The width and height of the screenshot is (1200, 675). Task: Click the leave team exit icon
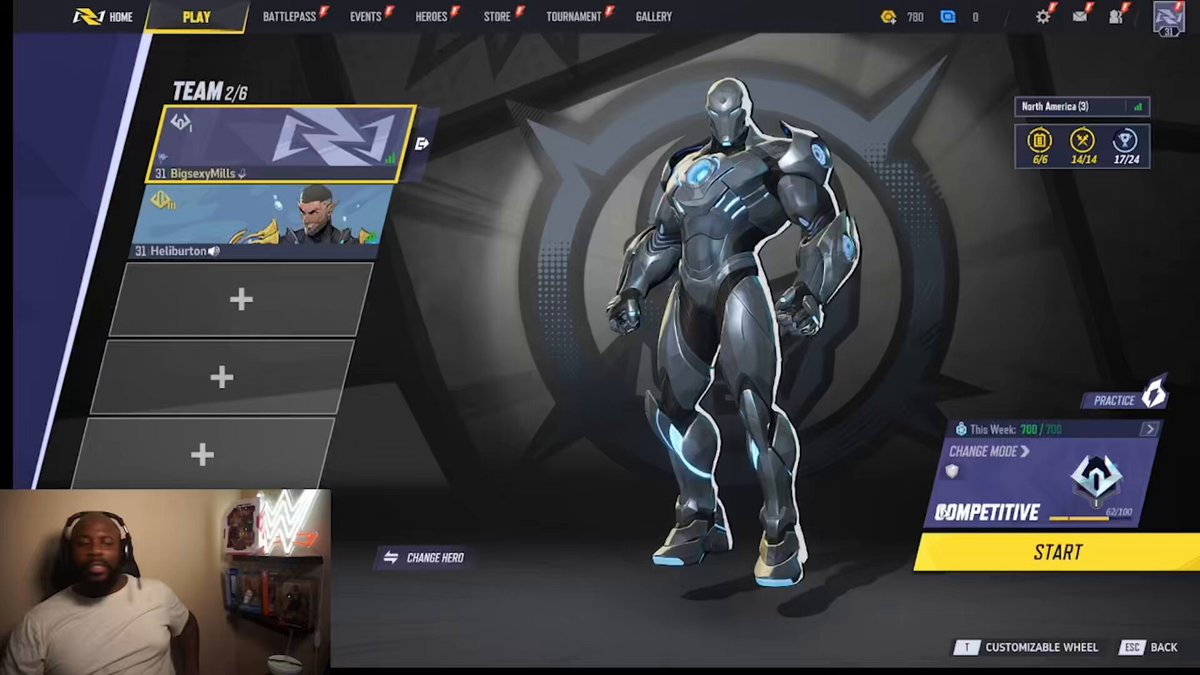coord(422,144)
